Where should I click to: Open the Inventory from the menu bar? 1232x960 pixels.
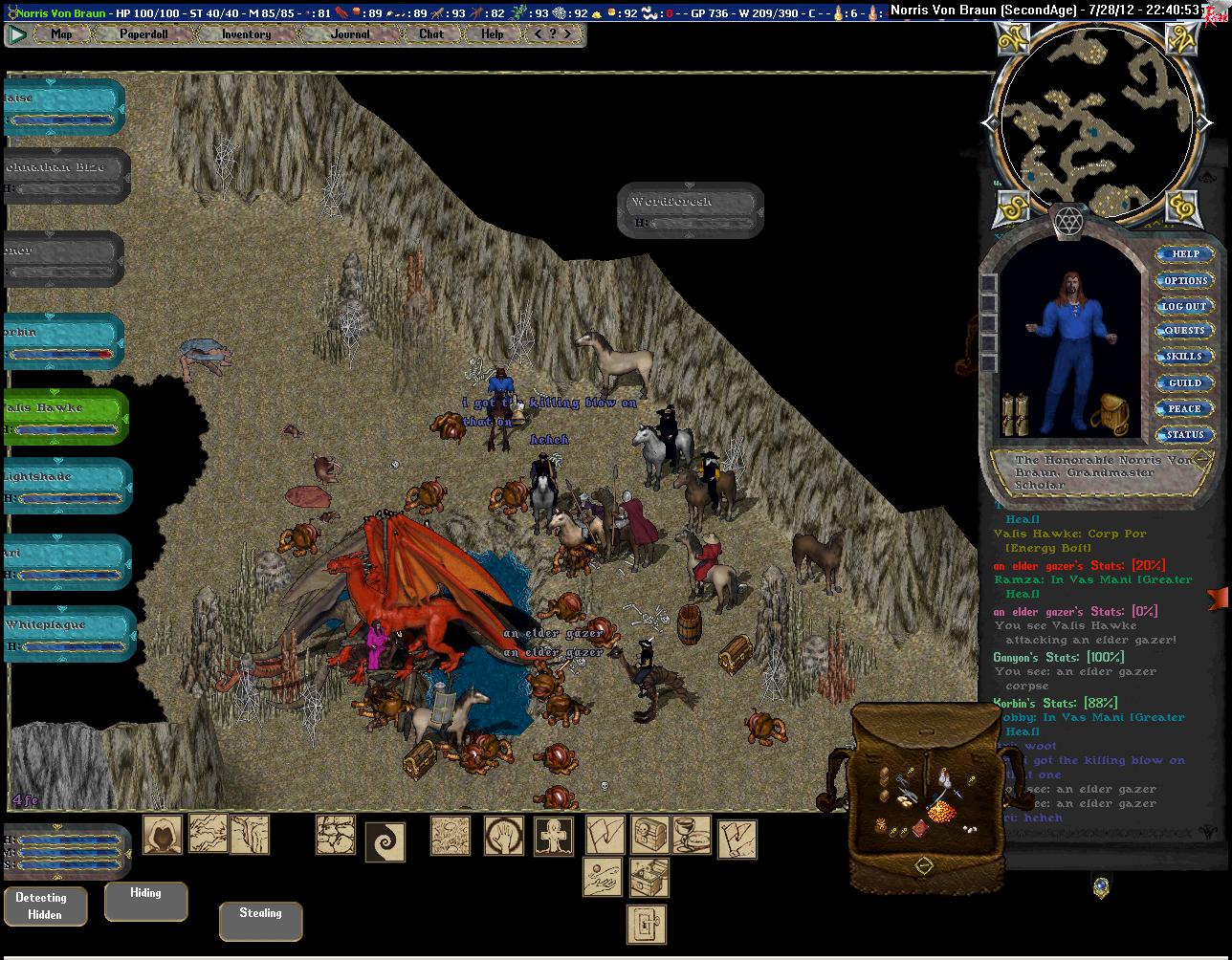[246, 33]
